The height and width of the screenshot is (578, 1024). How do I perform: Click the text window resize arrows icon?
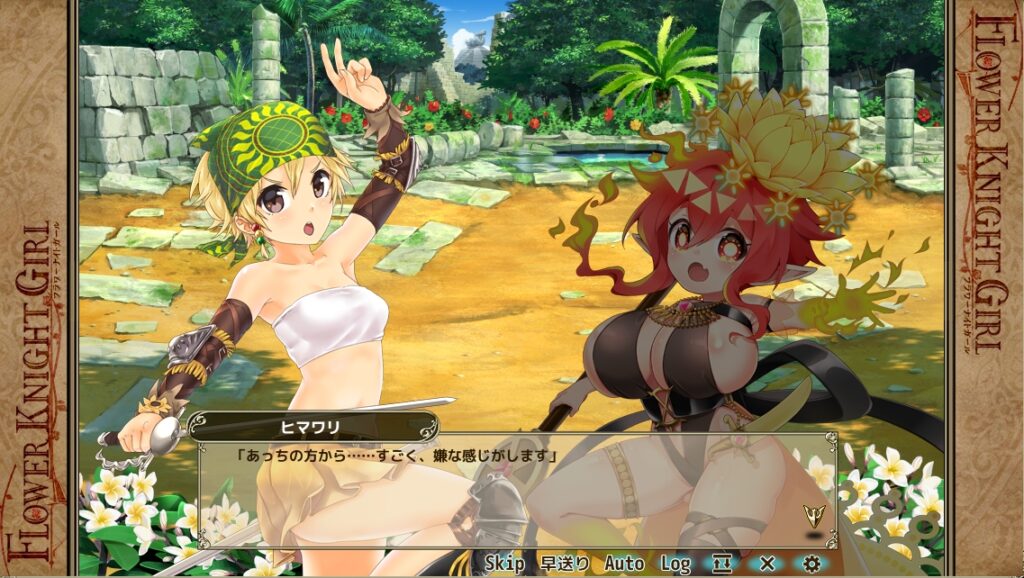722,564
